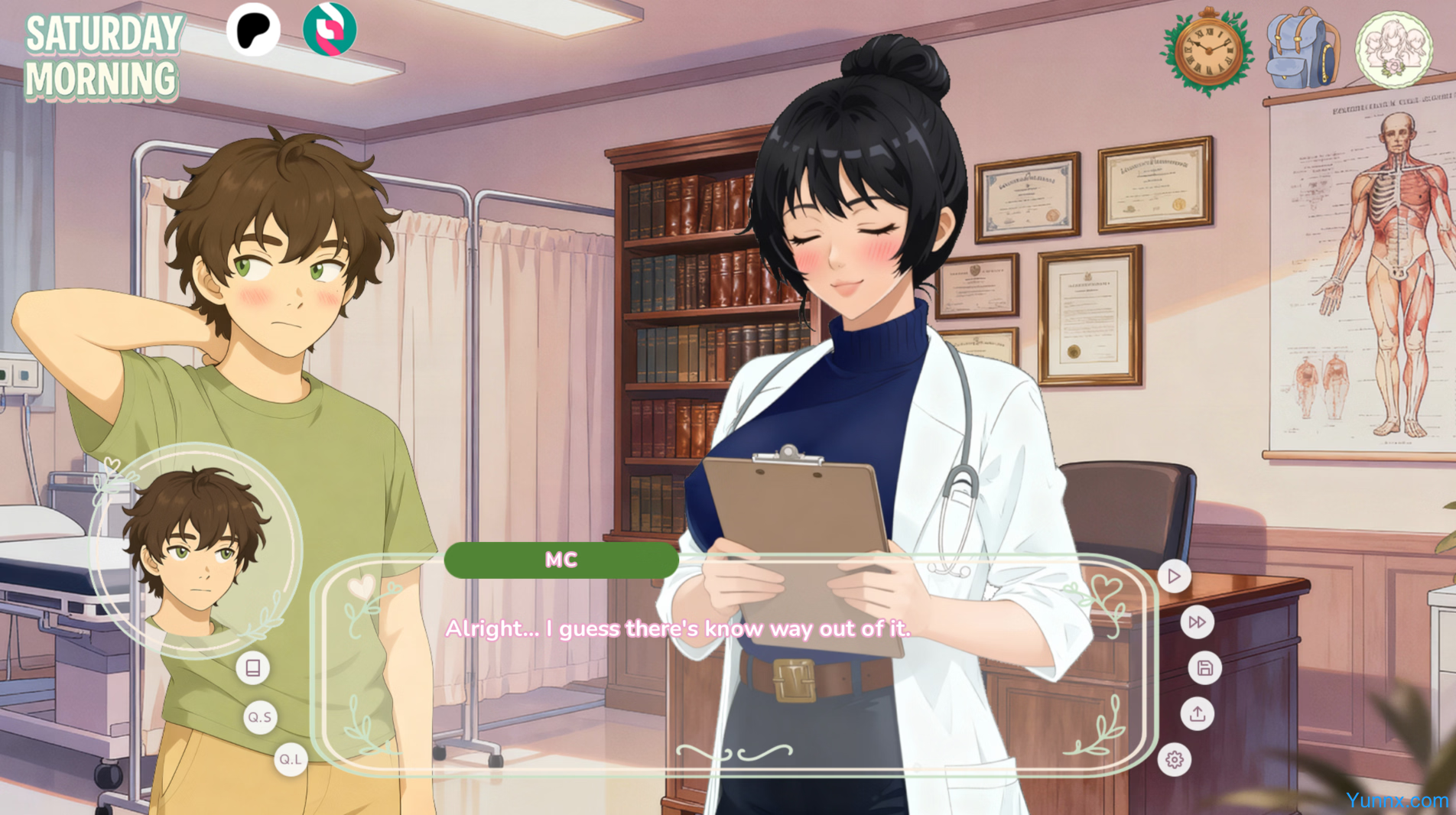
Task: Click the teal and pink logo icon
Action: pyautogui.click(x=330, y=30)
